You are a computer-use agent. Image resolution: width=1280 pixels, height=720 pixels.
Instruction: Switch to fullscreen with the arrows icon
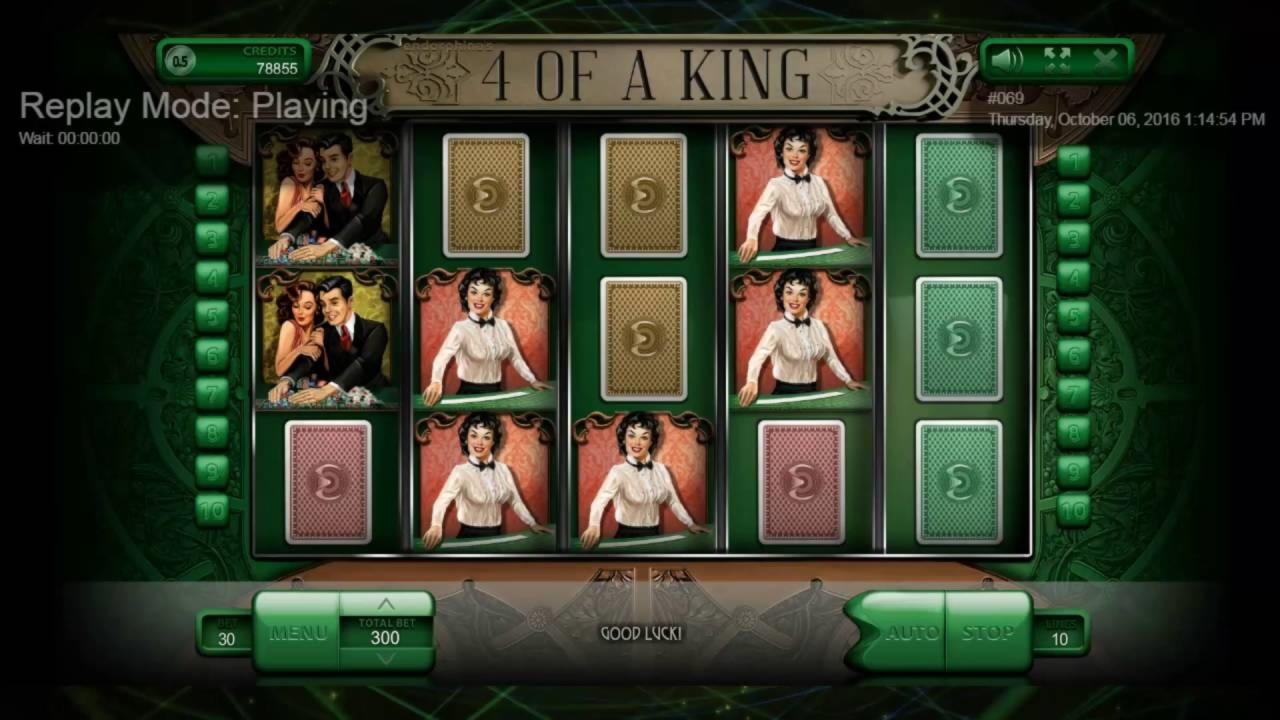(x=1057, y=60)
